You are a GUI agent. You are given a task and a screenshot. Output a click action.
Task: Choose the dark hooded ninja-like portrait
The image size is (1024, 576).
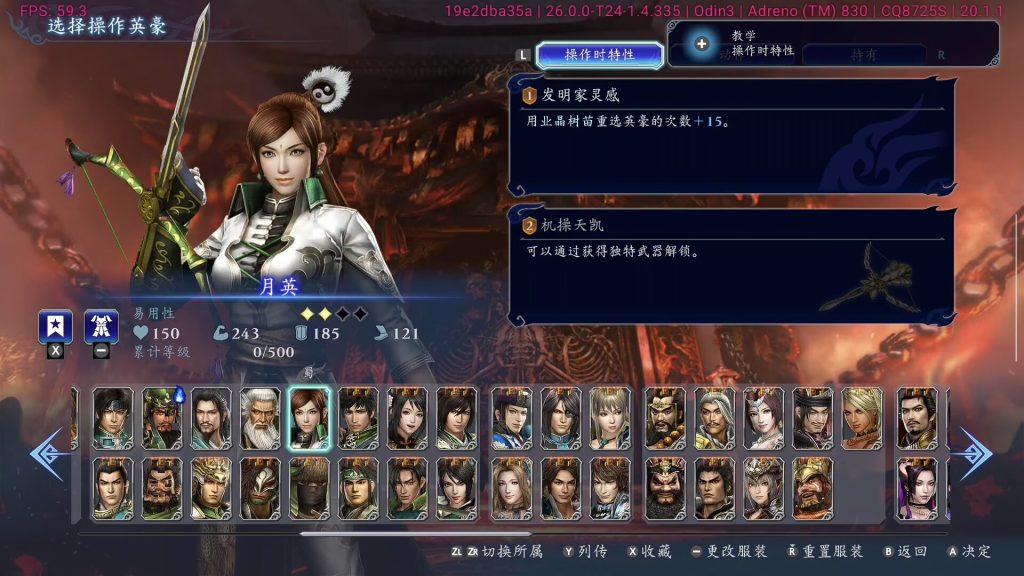(x=309, y=488)
